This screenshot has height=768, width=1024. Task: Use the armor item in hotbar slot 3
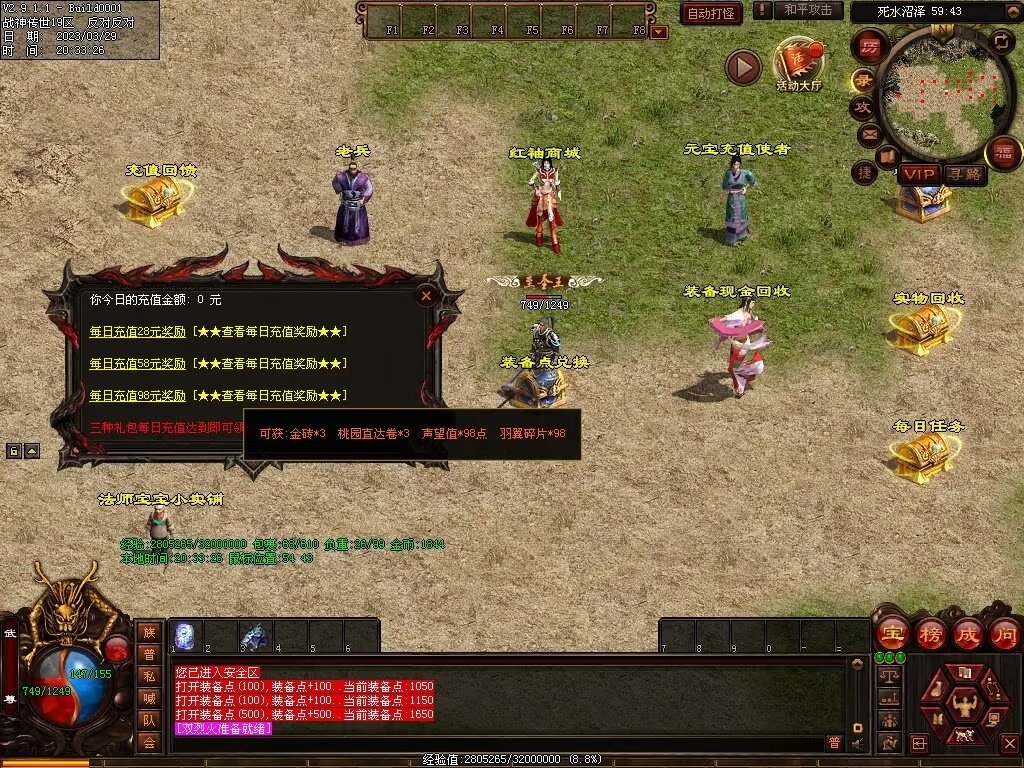tap(255, 635)
